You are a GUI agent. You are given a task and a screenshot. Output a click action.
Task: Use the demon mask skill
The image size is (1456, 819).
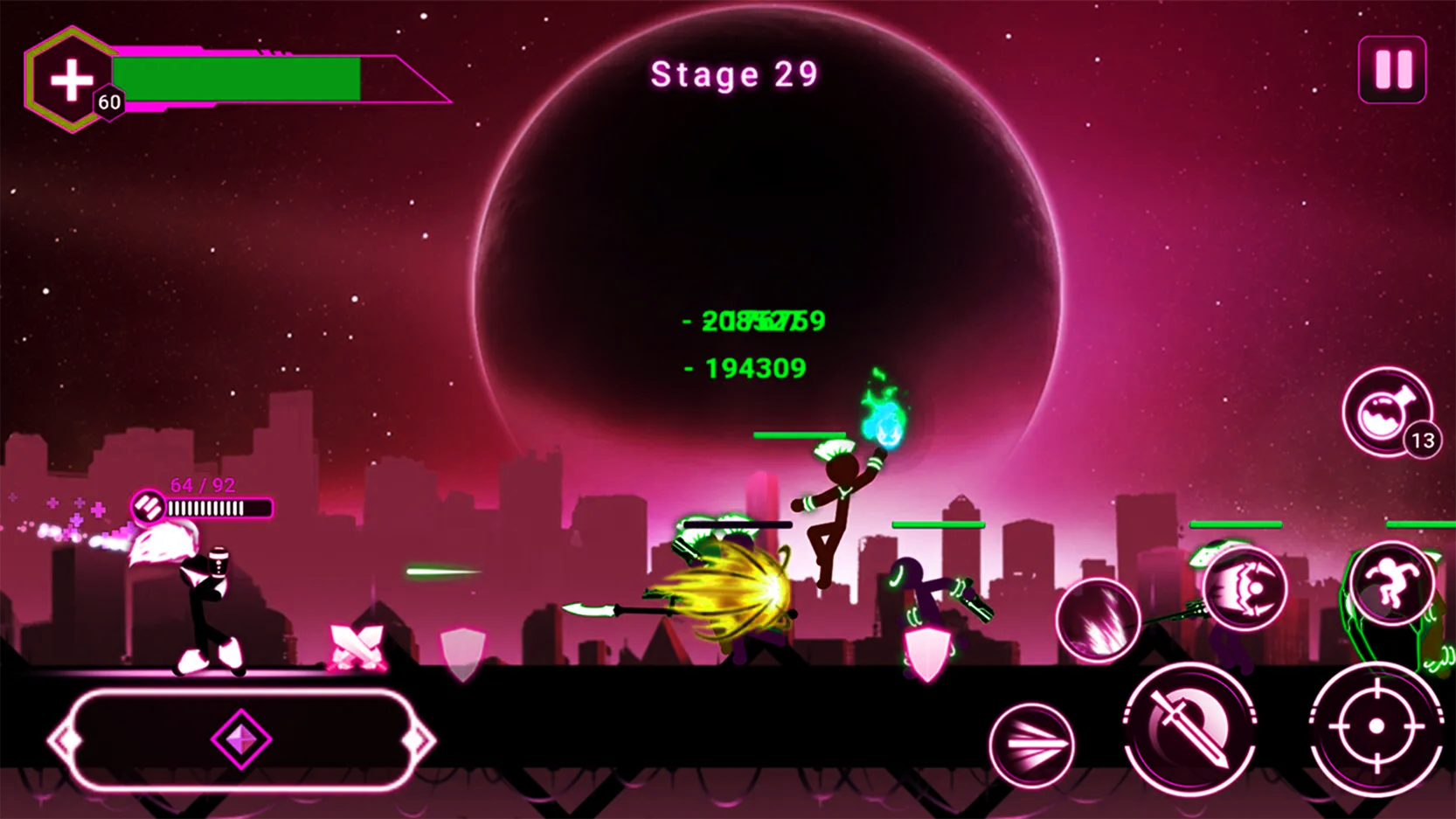(x=1245, y=589)
